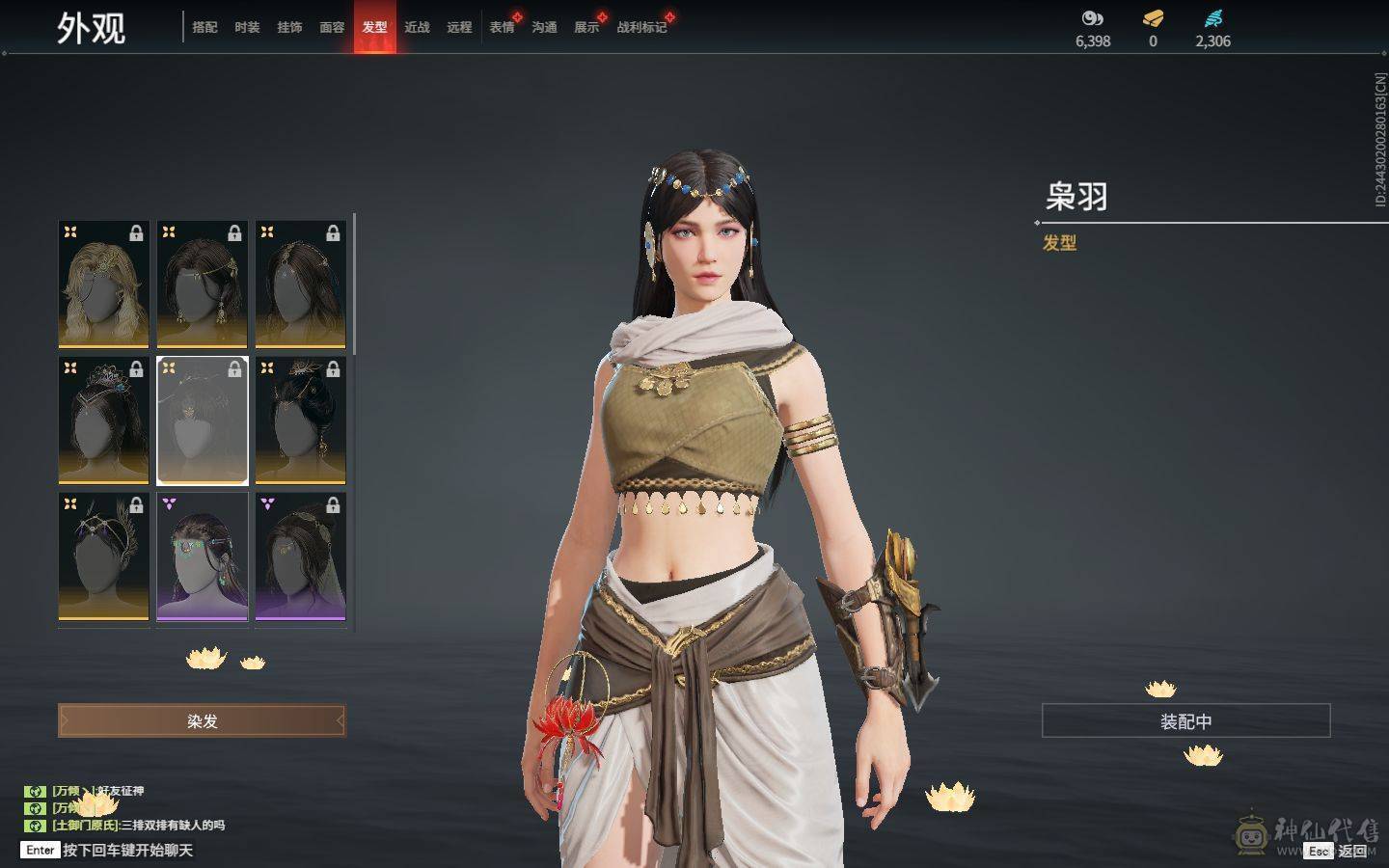
Task: Click the 返回 return button
Action: 1350,851
